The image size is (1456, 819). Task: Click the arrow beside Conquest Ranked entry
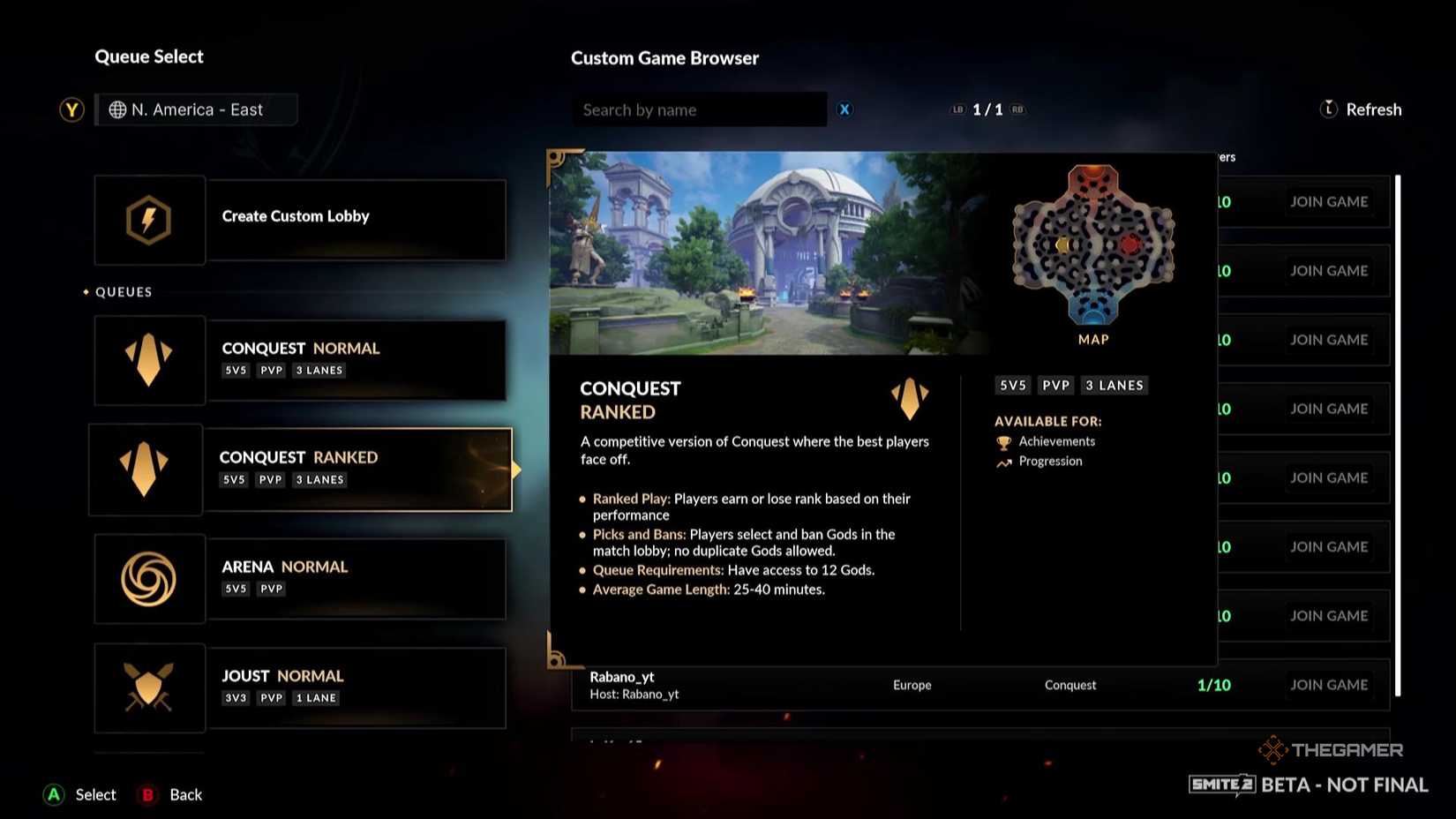click(516, 470)
